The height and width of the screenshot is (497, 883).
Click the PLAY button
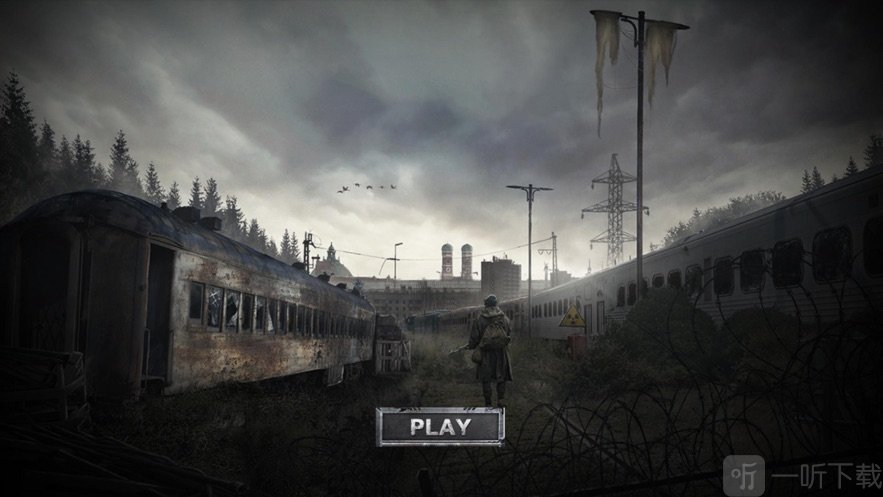440,427
